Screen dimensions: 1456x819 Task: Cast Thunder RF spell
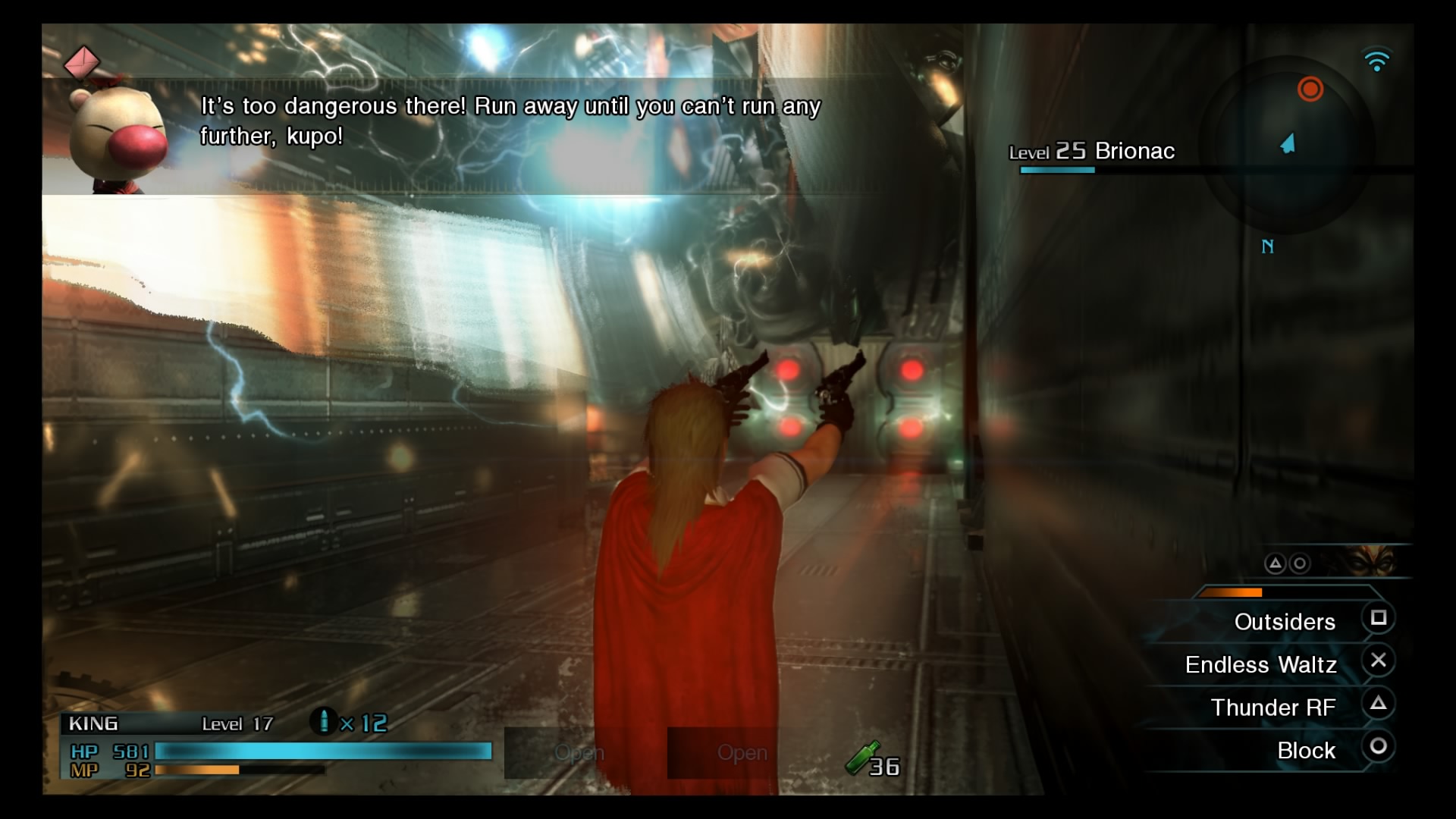point(1273,708)
